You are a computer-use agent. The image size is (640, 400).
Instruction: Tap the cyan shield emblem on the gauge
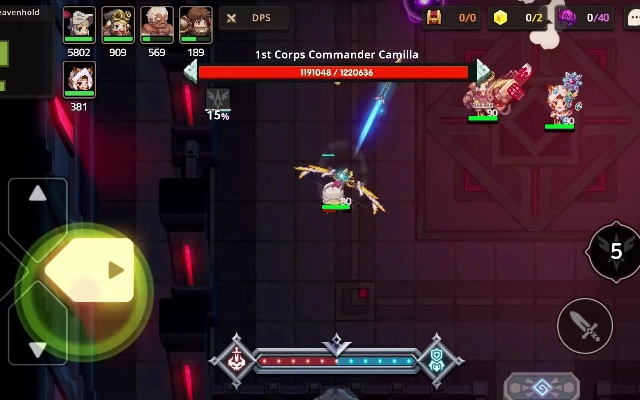pos(437,359)
